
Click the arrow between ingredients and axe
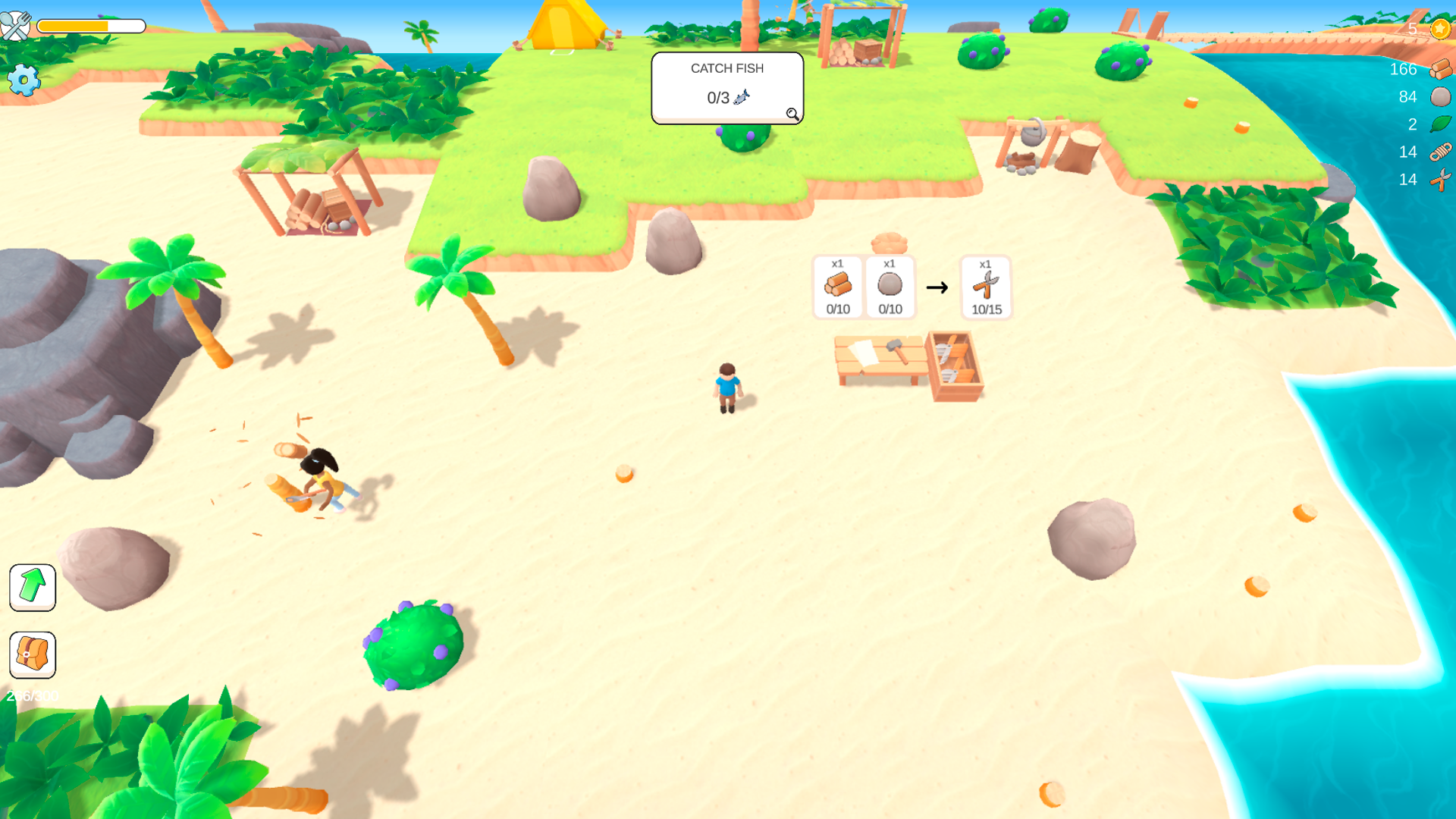click(x=938, y=287)
